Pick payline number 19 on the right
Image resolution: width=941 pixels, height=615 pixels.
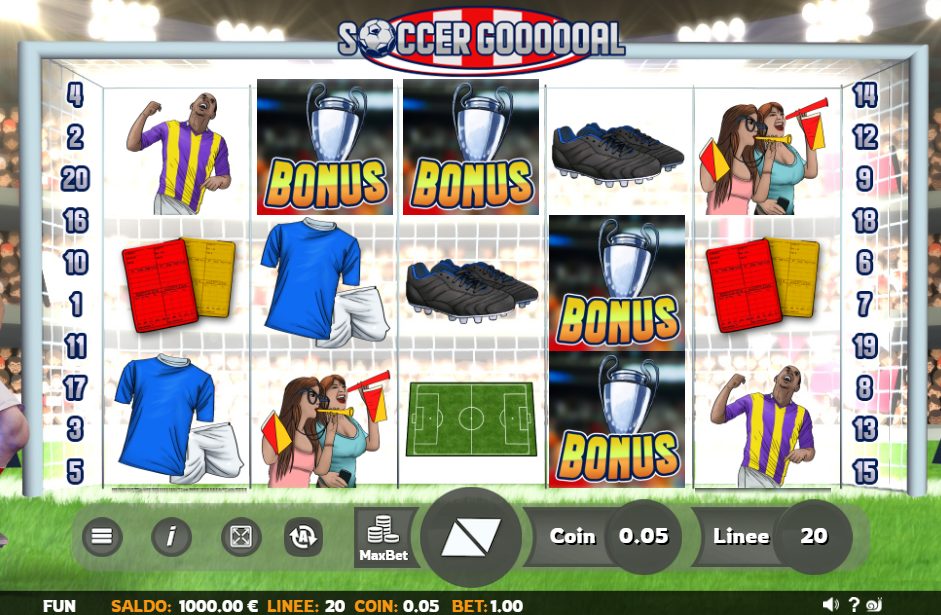point(865,346)
